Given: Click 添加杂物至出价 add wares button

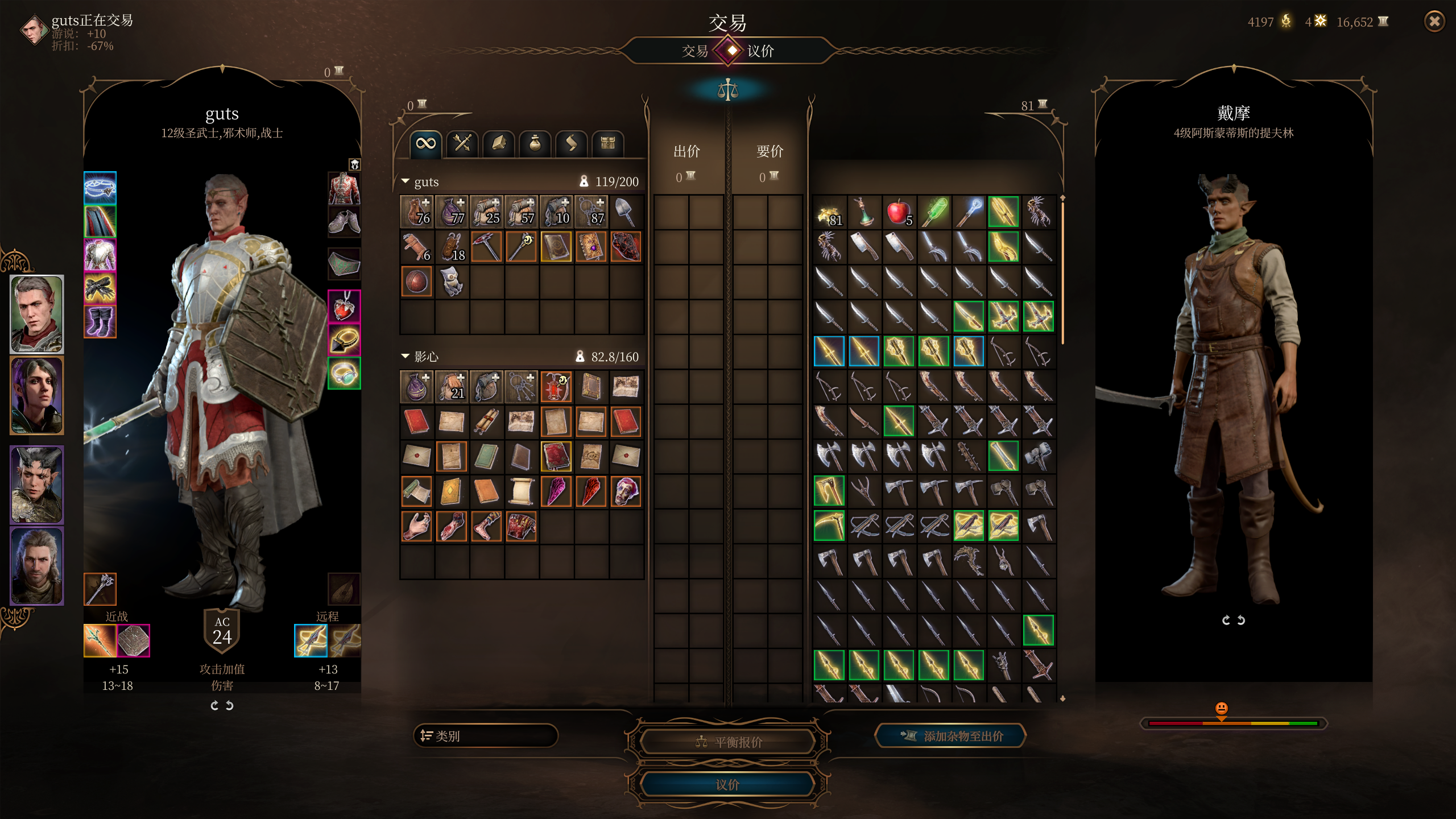Looking at the screenshot, I should (x=950, y=736).
